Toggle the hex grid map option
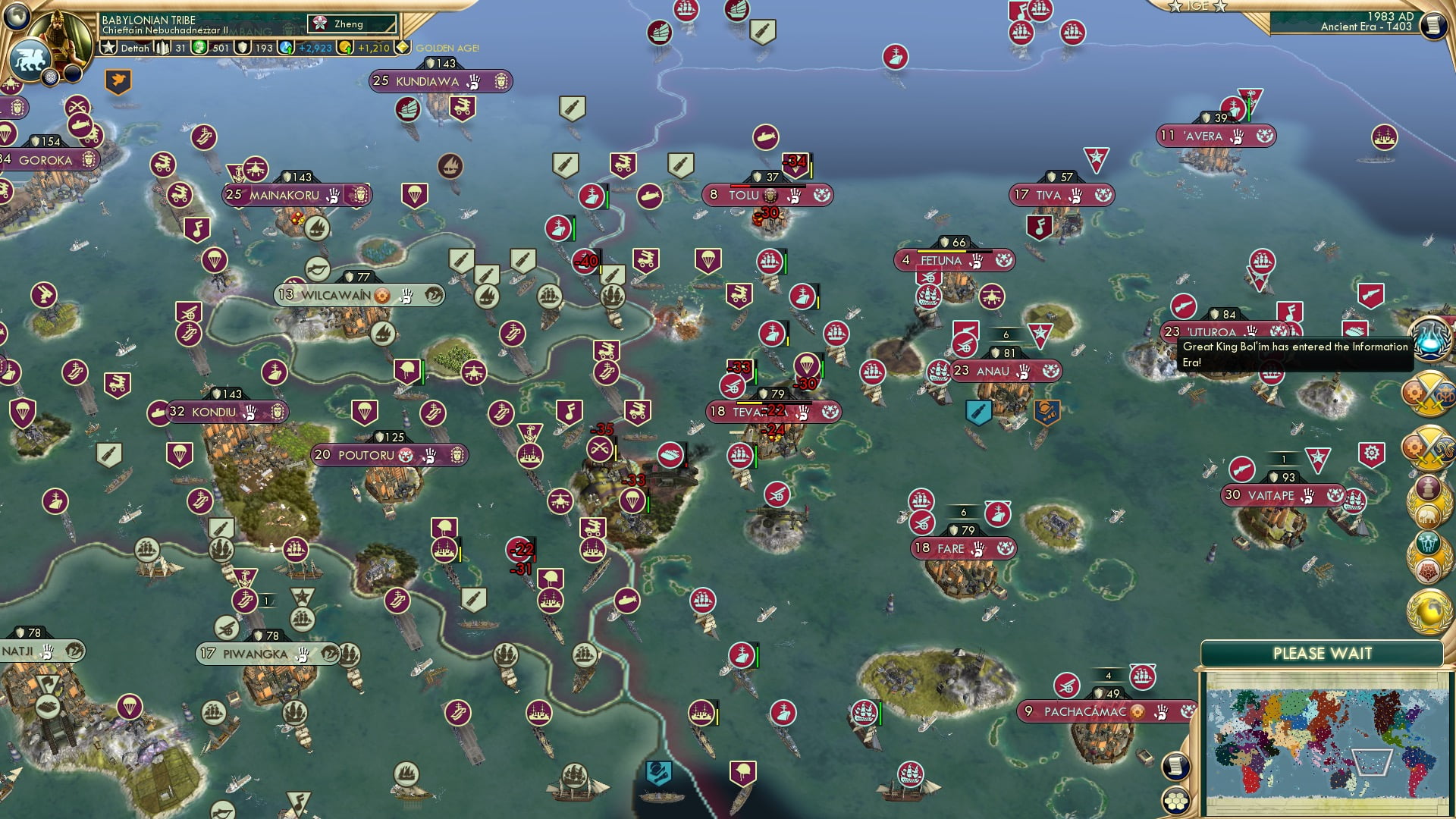Viewport: 1456px width, 819px height. [1175, 801]
